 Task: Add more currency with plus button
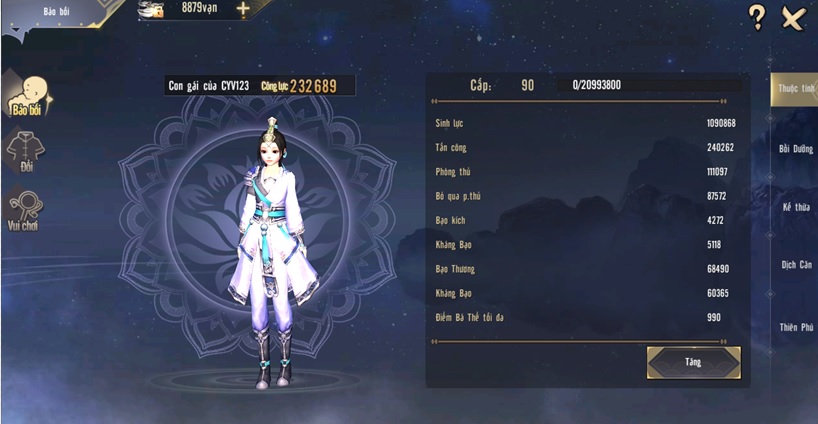click(243, 9)
